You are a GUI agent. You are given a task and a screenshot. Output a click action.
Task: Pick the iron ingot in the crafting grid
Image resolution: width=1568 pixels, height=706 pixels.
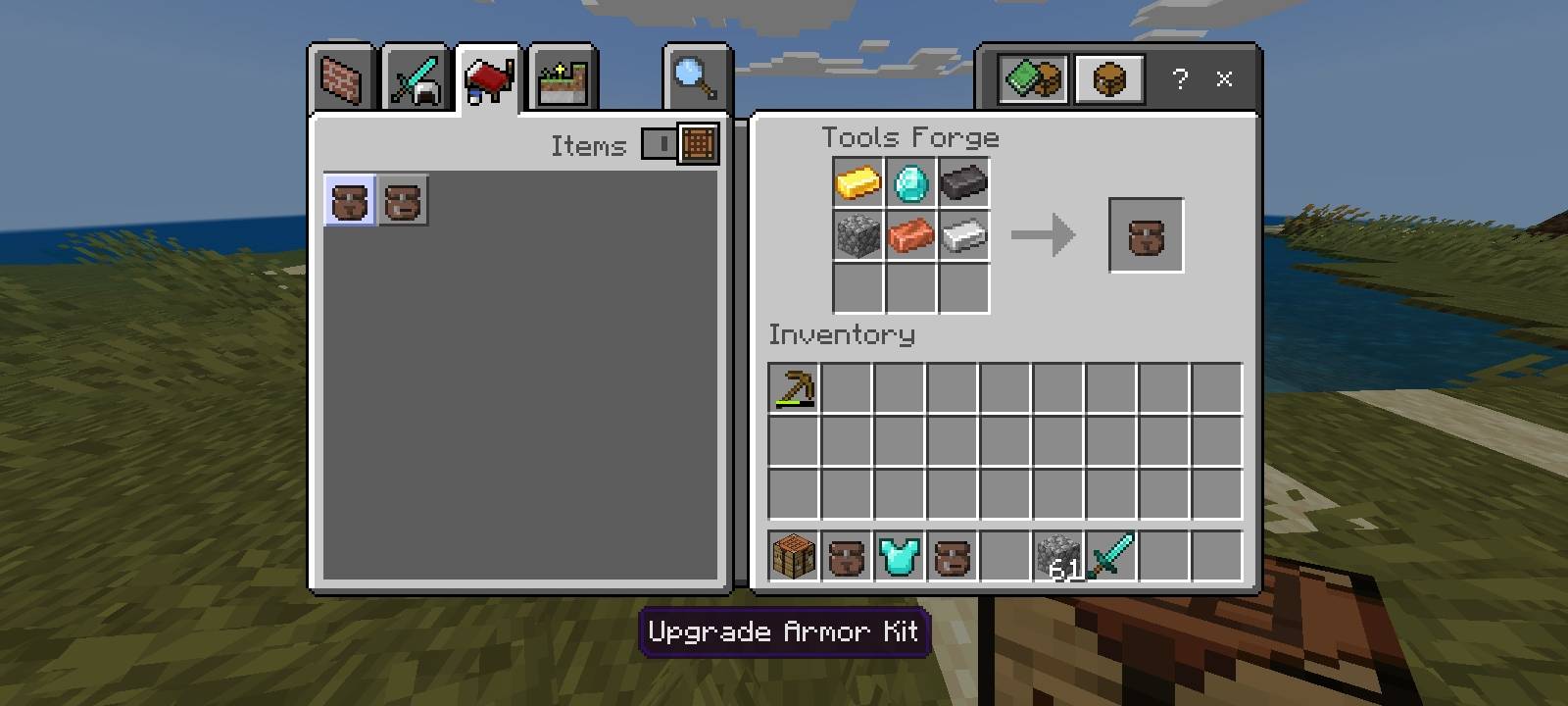(x=964, y=235)
